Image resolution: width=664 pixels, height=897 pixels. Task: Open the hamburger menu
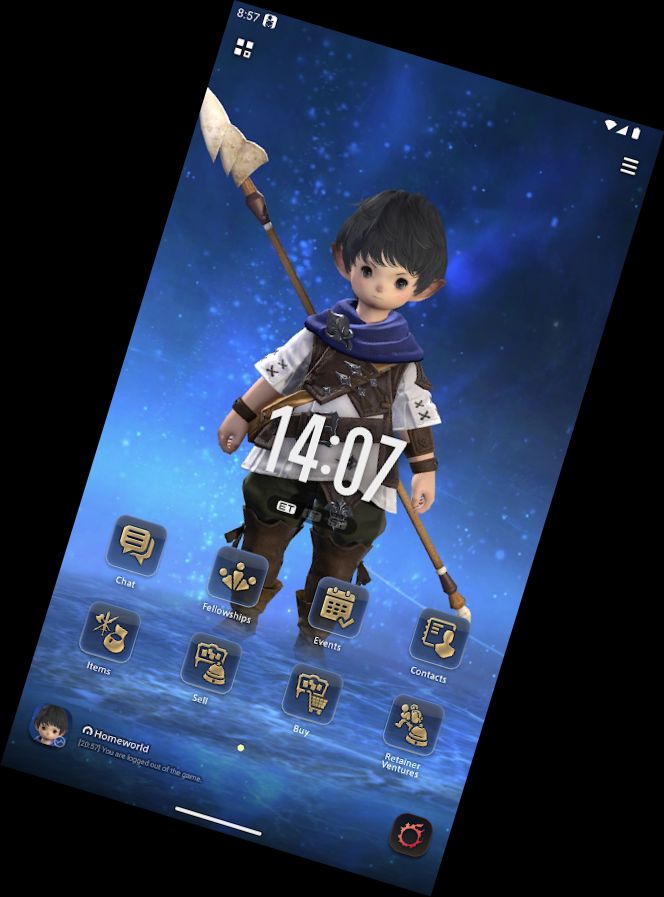tap(629, 166)
